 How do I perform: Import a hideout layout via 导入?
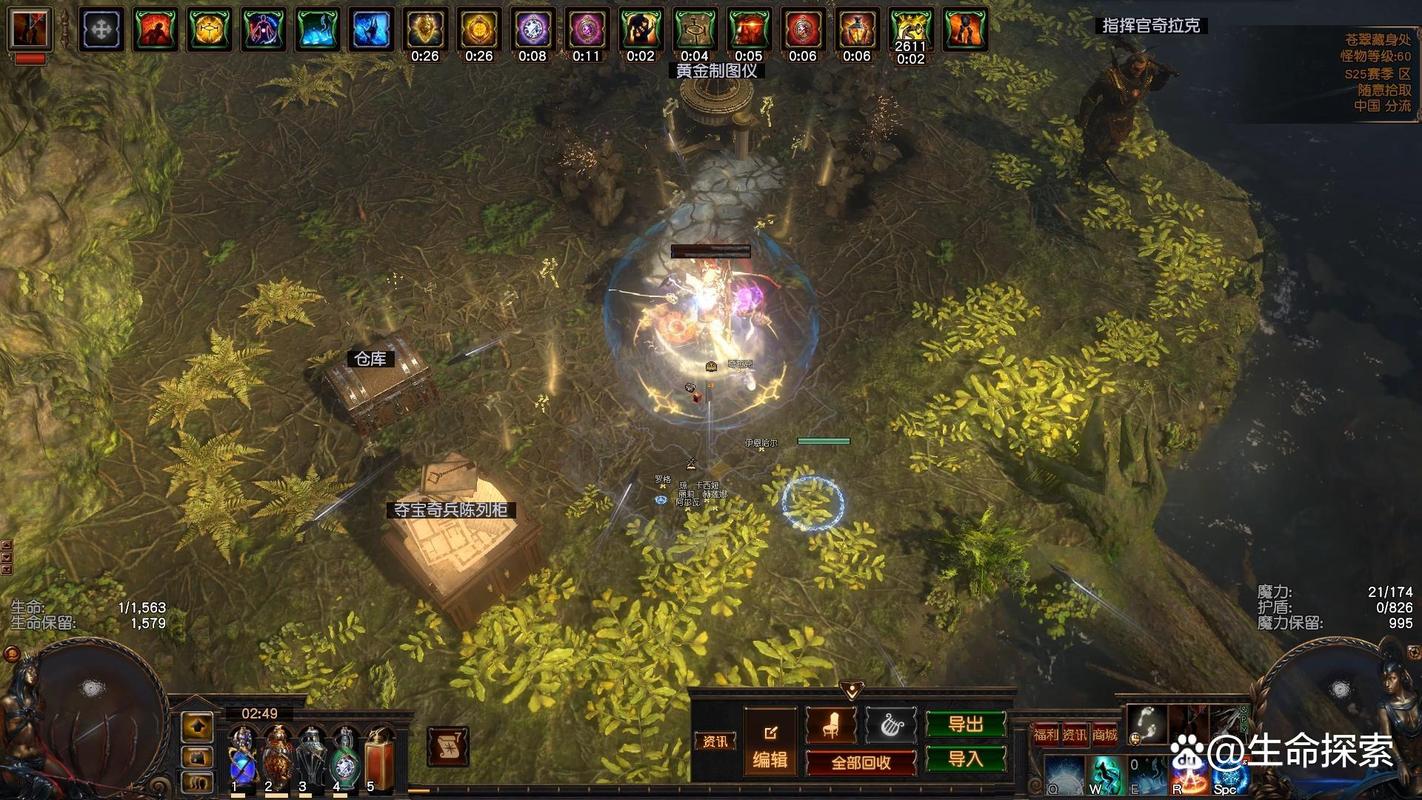(x=965, y=759)
